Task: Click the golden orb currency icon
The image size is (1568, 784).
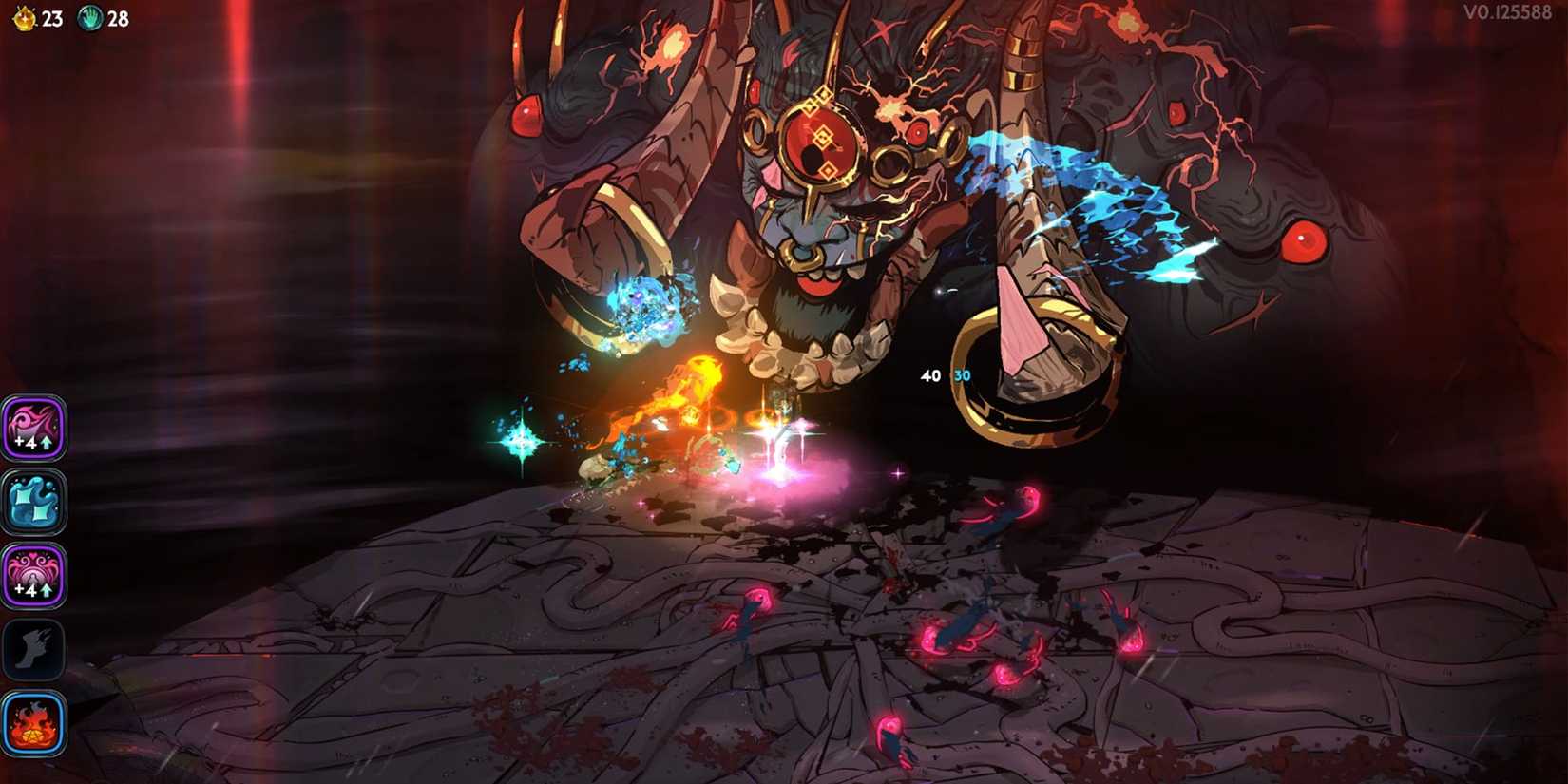Action: 27,16
